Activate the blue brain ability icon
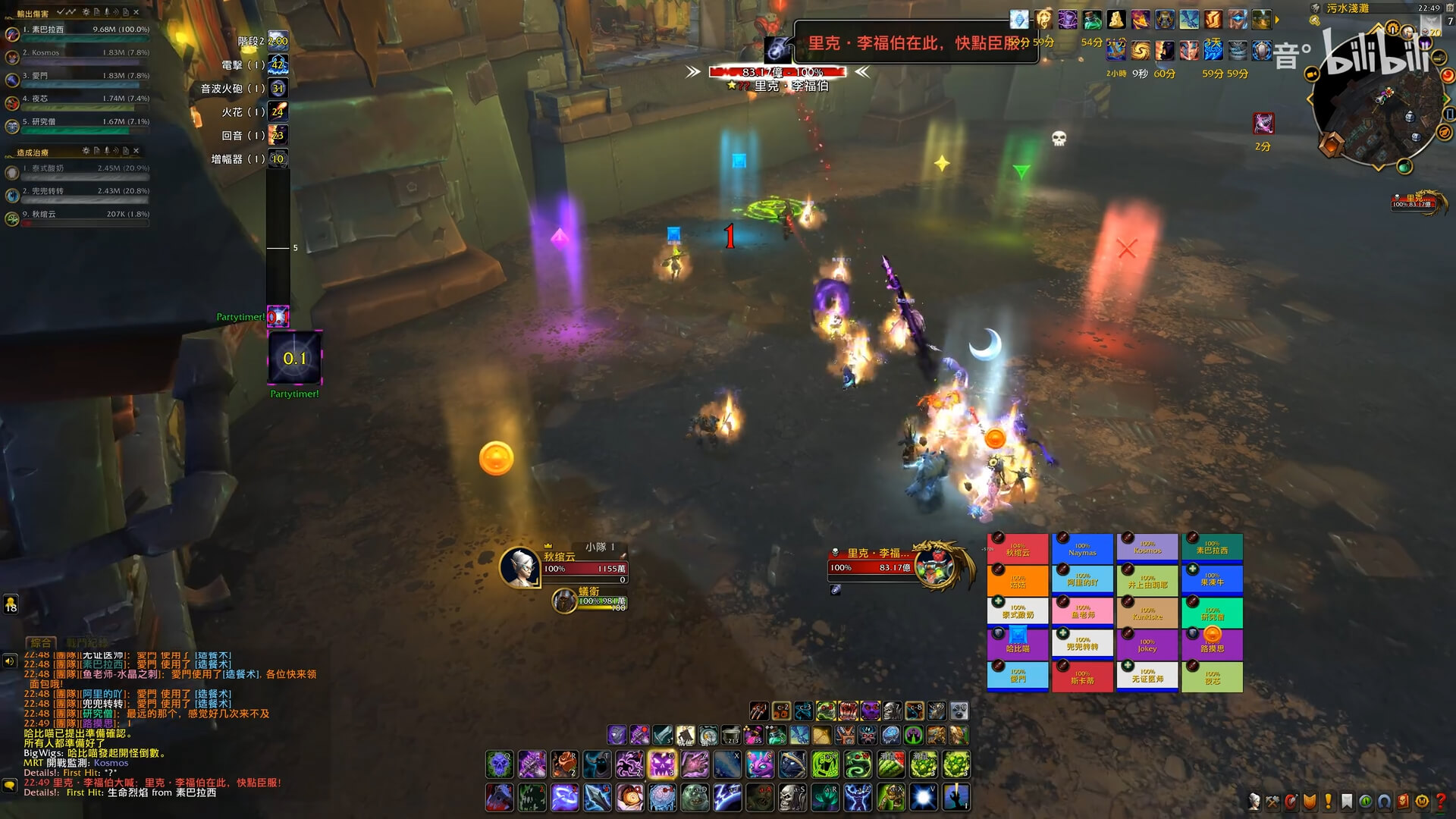Image resolution: width=1456 pixels, height=819 pixels. (x=661, y=797)
